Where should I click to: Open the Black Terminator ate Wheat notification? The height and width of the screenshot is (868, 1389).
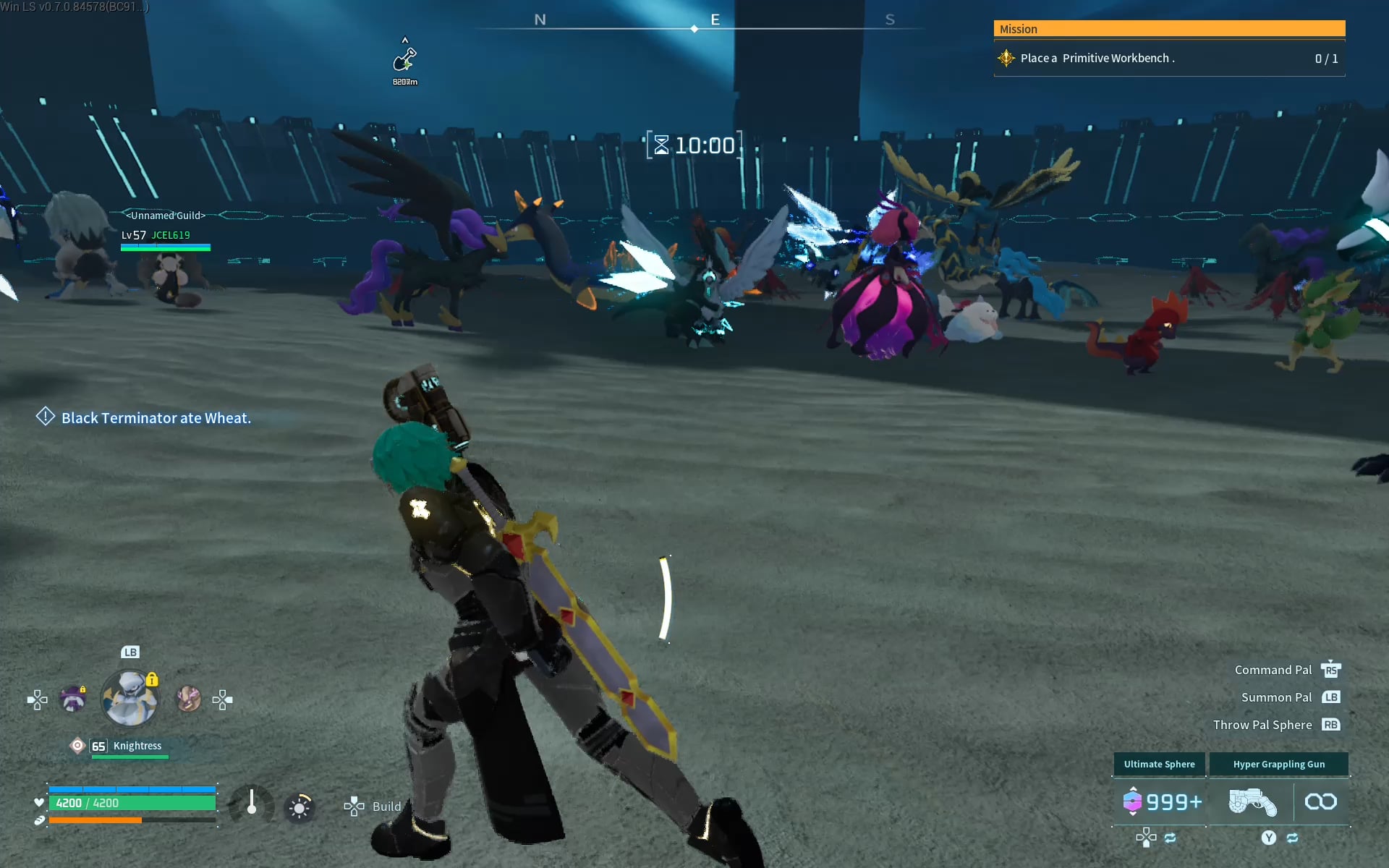coord(156,418)
